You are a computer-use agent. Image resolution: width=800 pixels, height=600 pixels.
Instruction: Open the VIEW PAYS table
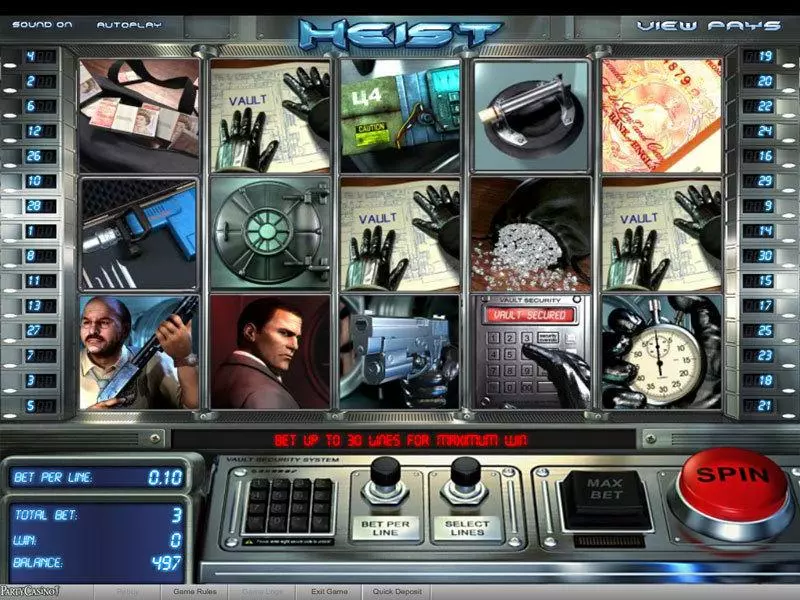click(708, 25)
